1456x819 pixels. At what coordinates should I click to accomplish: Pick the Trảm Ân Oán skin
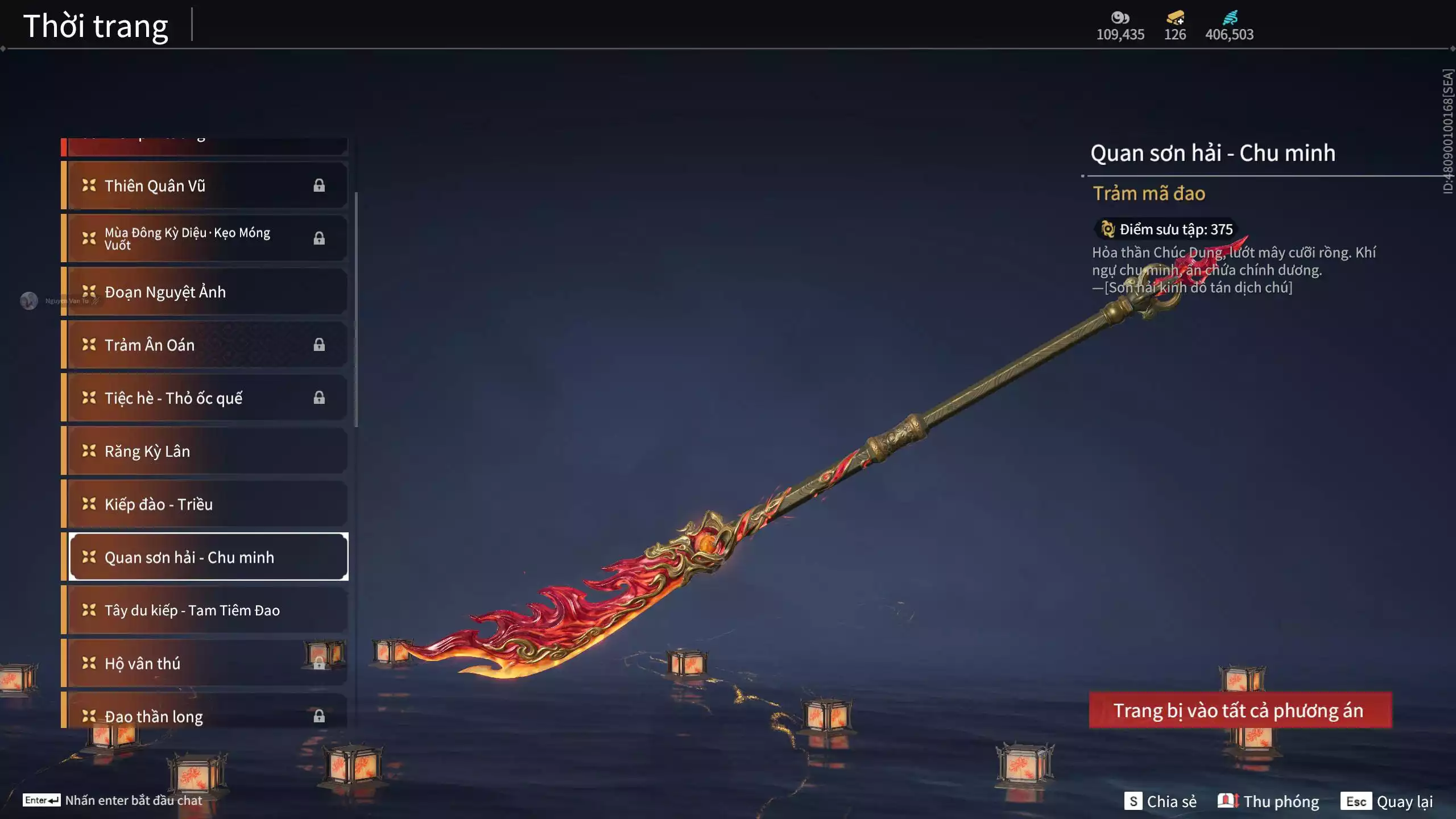[x=205, y=345]
